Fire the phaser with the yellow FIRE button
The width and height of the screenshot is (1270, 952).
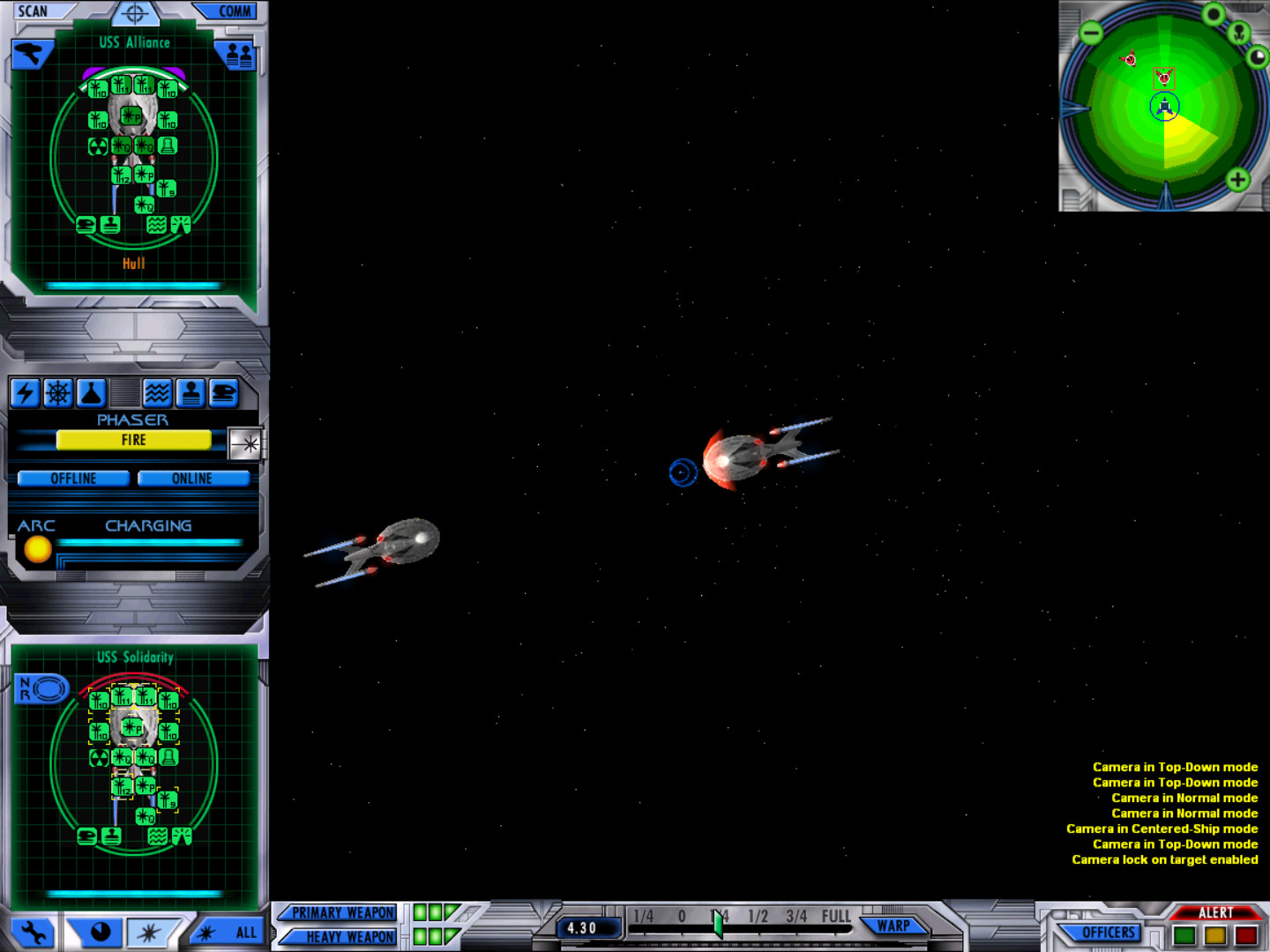tap(133, 440)
